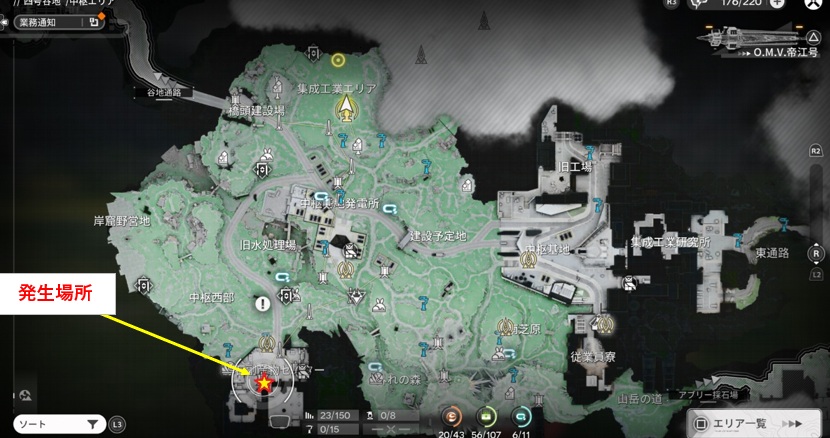Click the orange collectible counter icon showing 20/43
This screenshot has width=830, height=438.
[452, 418]
